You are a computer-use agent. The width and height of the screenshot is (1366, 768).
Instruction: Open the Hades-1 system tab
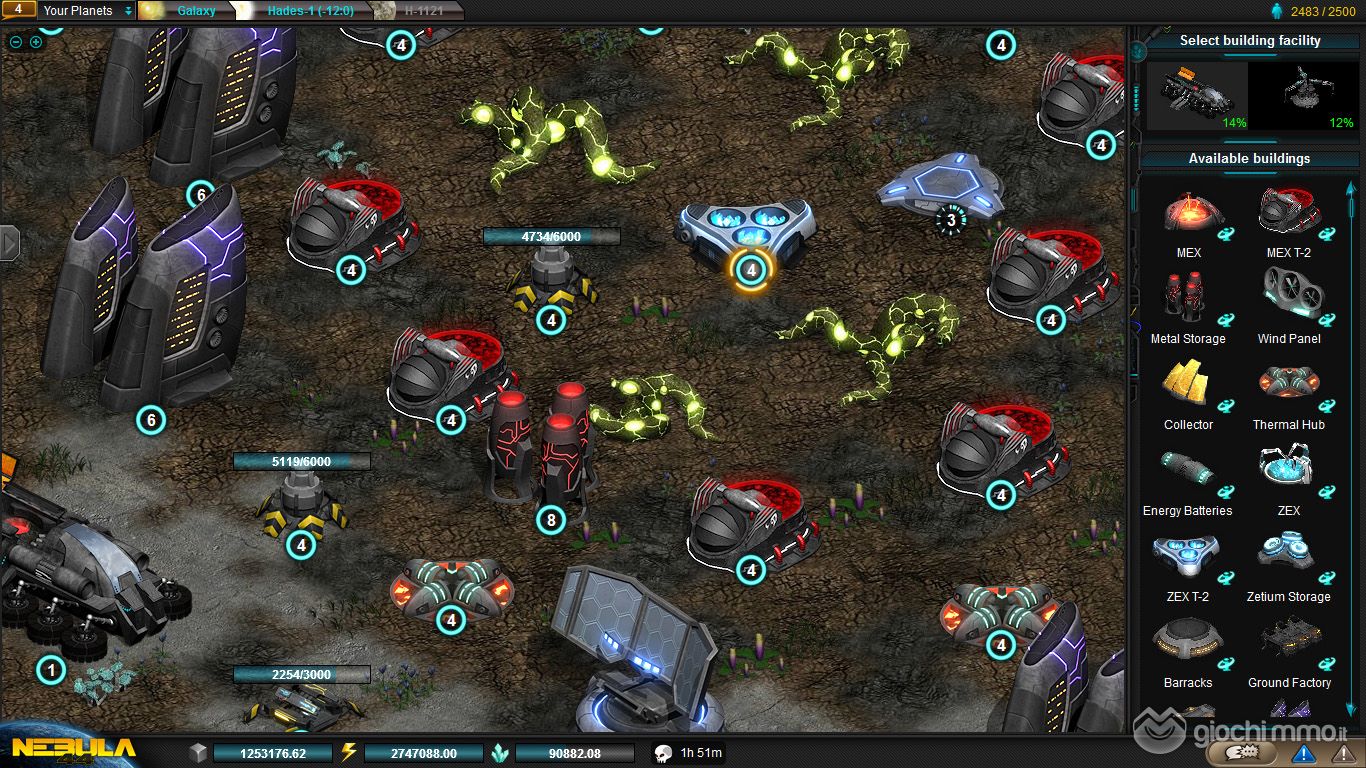point(306,11)
